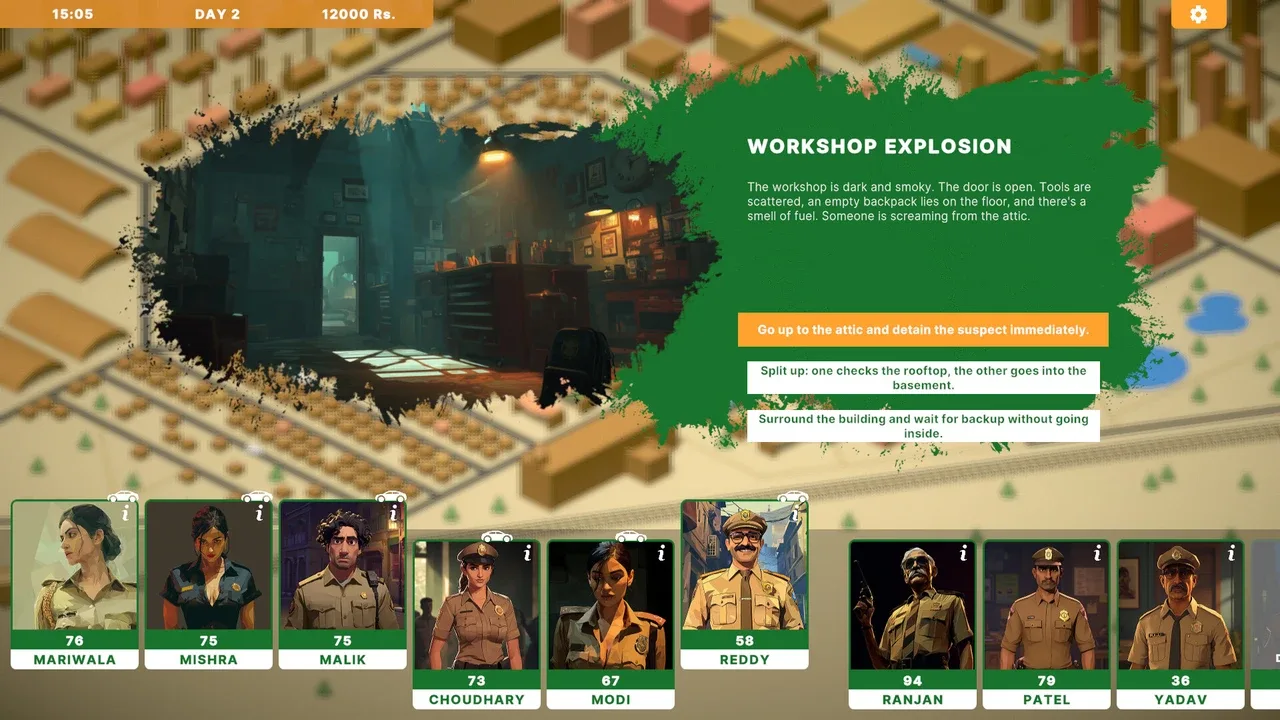Show info for officer Mariwala
The height and width of the screenshot is (720, 1280).
pos(125,514)
